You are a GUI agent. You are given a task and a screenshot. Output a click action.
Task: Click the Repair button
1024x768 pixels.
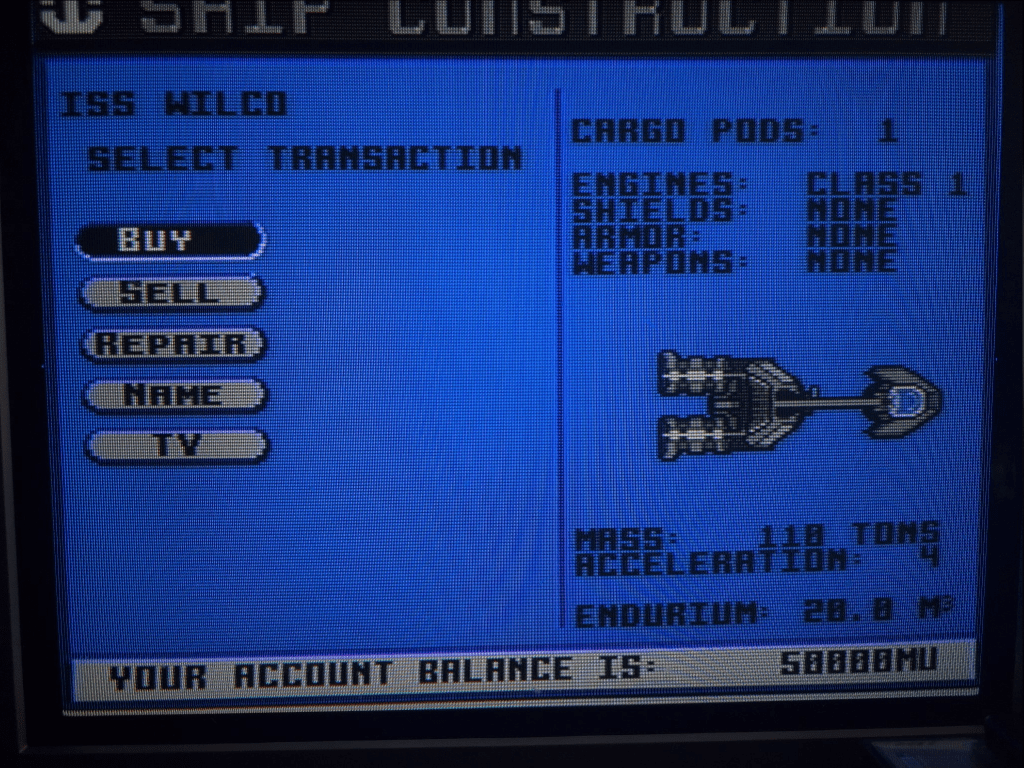(172, 344)
